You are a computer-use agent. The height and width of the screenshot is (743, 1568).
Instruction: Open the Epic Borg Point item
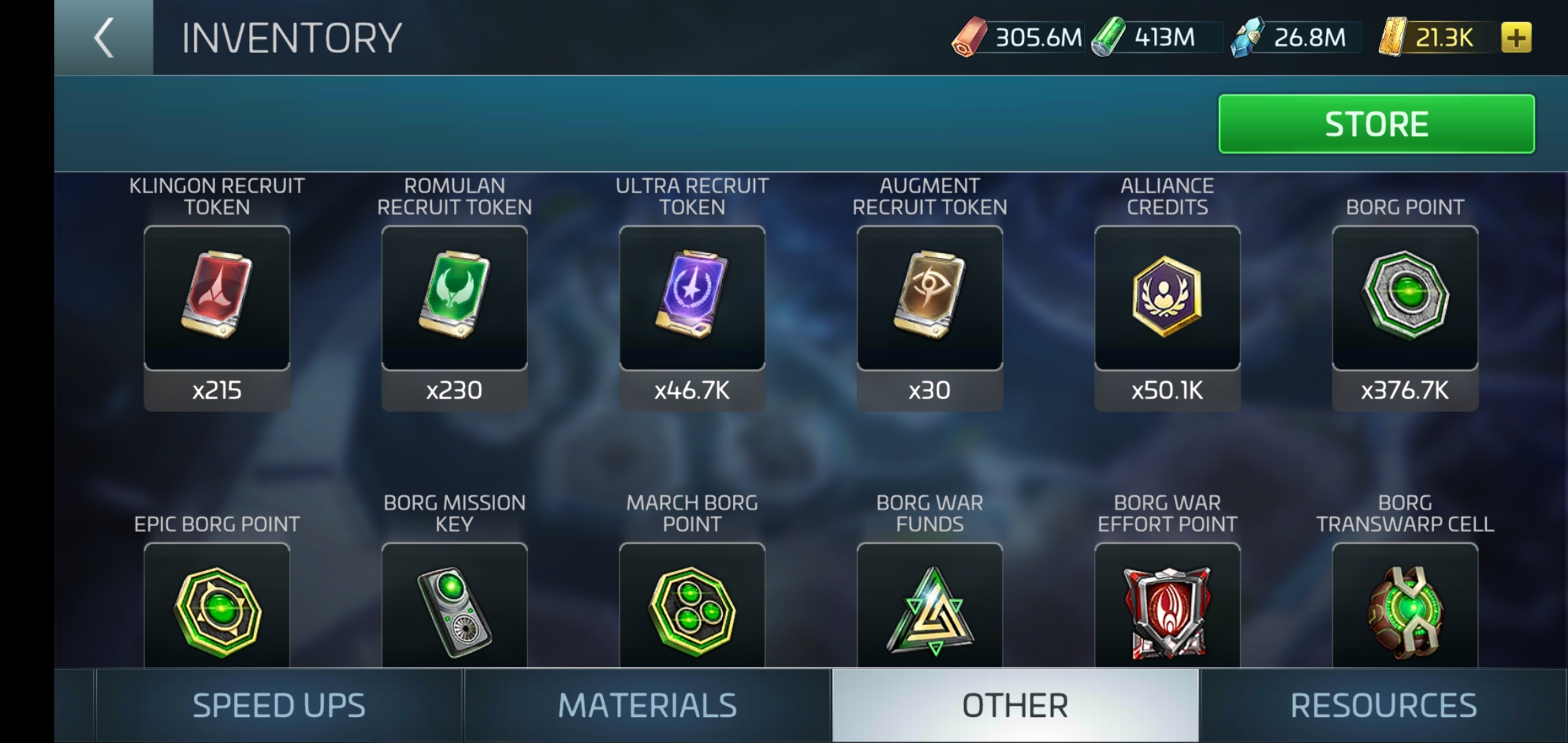217,609
